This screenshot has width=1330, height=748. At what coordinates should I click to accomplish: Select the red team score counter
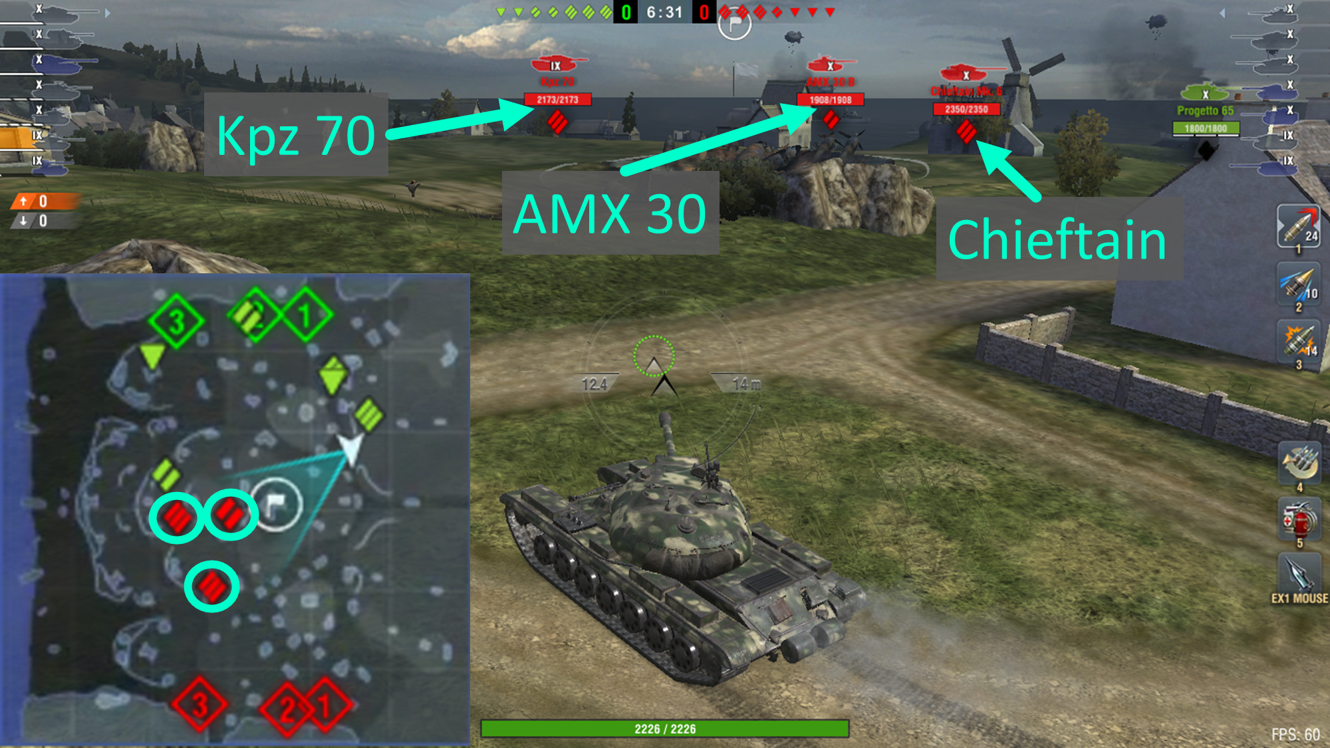705,13
